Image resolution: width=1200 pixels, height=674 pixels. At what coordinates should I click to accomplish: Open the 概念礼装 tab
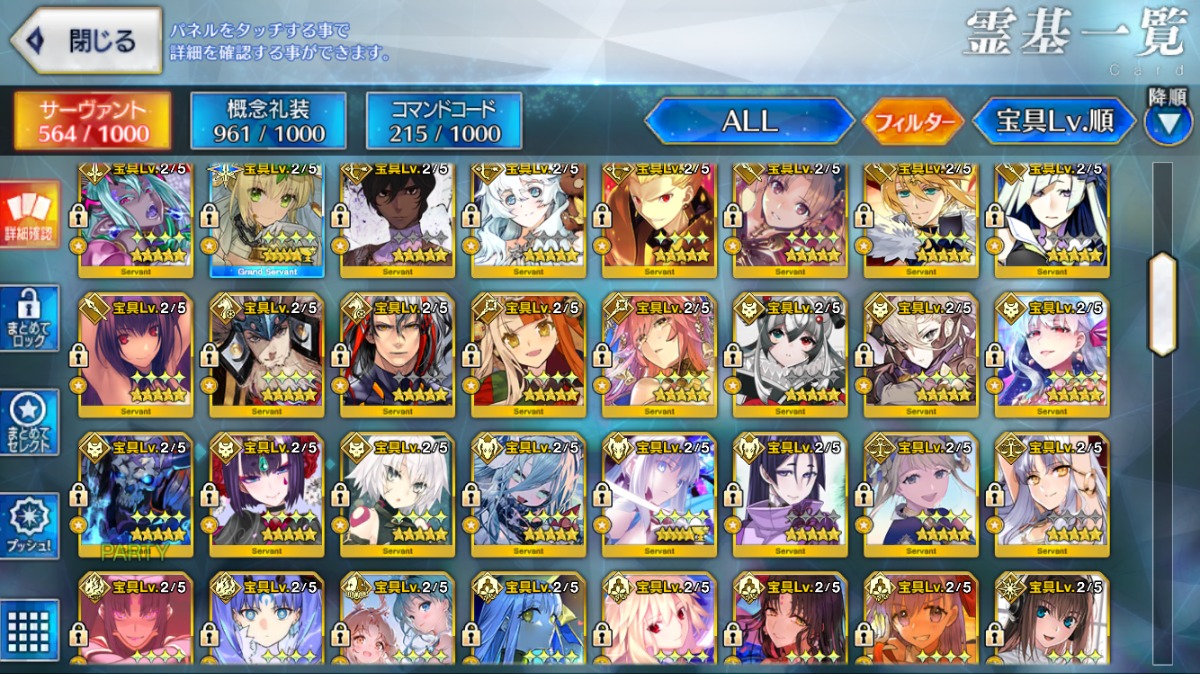click(x=268, y=121)
